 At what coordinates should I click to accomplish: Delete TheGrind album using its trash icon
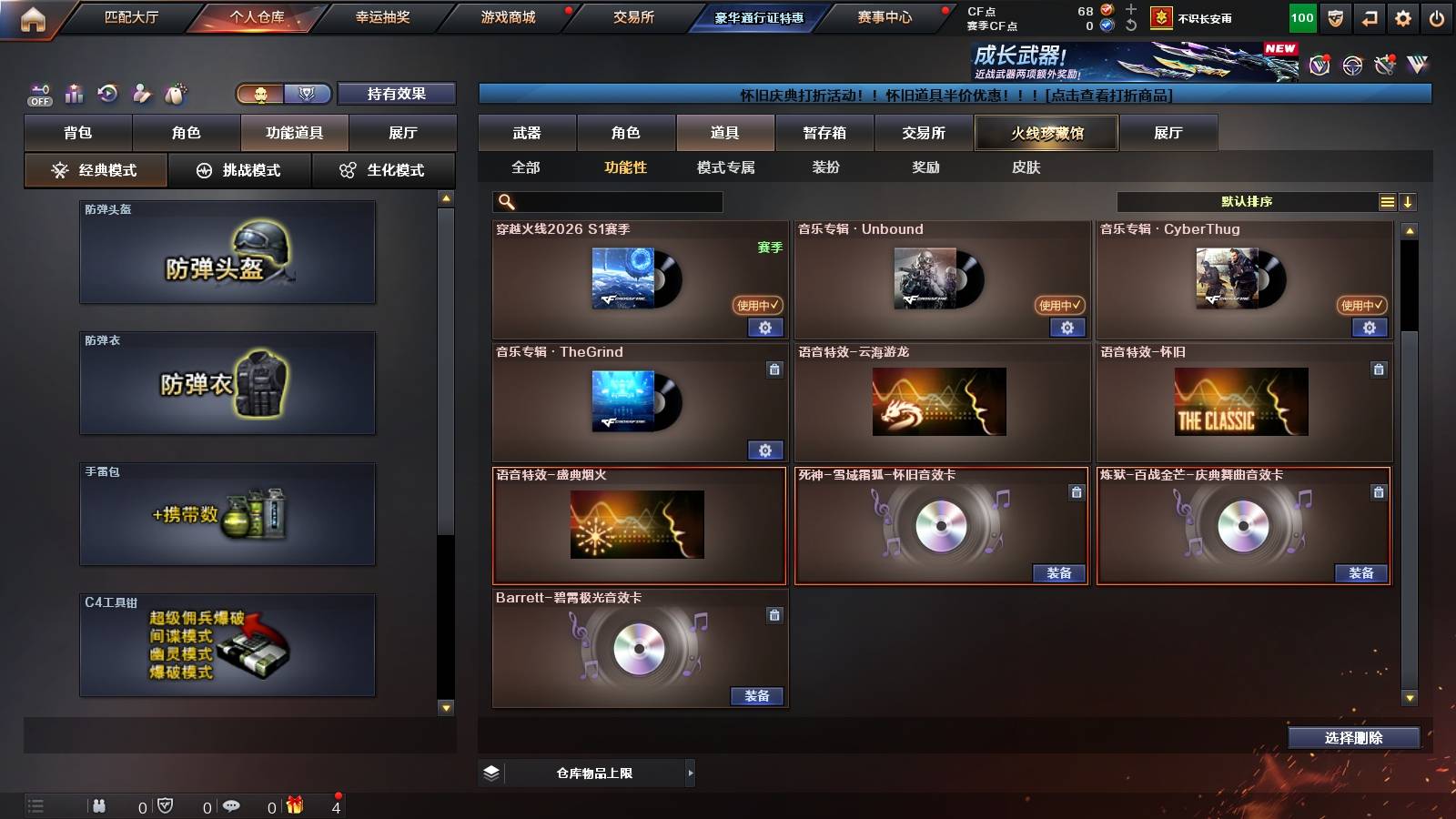click(773, 370)
